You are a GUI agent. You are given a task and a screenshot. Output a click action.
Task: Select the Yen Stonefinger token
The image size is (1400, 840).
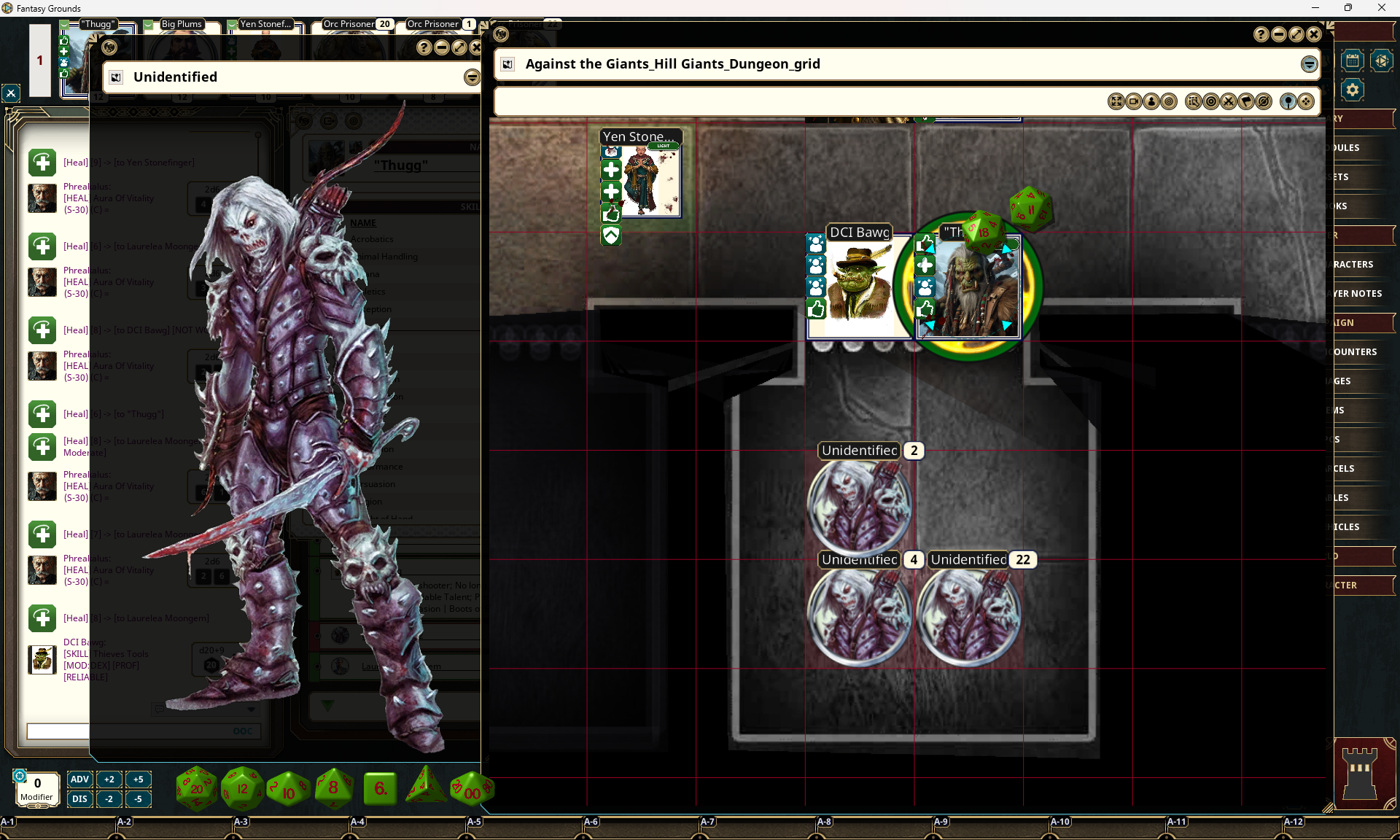coord(650,180)
